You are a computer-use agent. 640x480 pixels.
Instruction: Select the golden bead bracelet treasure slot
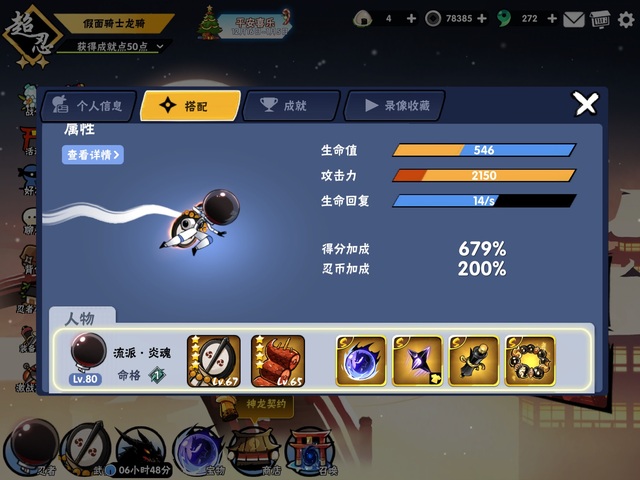[x=530, y=361]
